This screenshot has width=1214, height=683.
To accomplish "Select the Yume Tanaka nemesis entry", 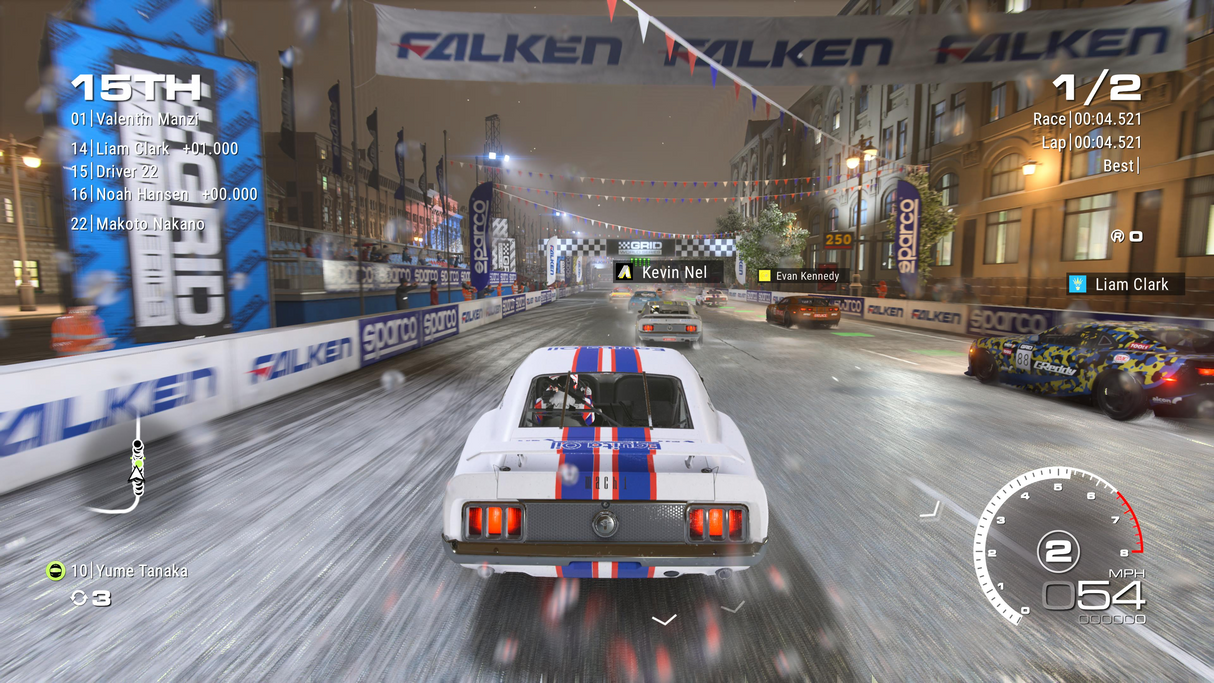I will point(117,571).
